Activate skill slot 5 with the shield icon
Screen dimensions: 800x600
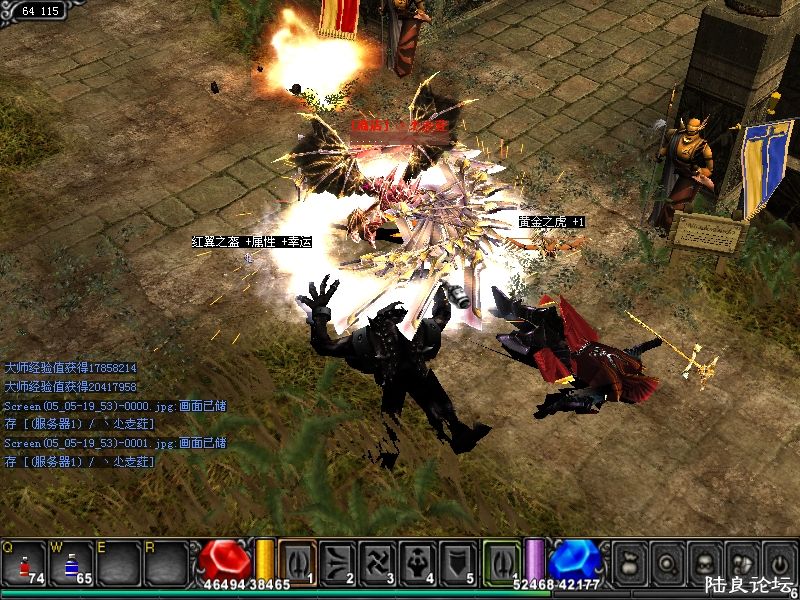457,561
